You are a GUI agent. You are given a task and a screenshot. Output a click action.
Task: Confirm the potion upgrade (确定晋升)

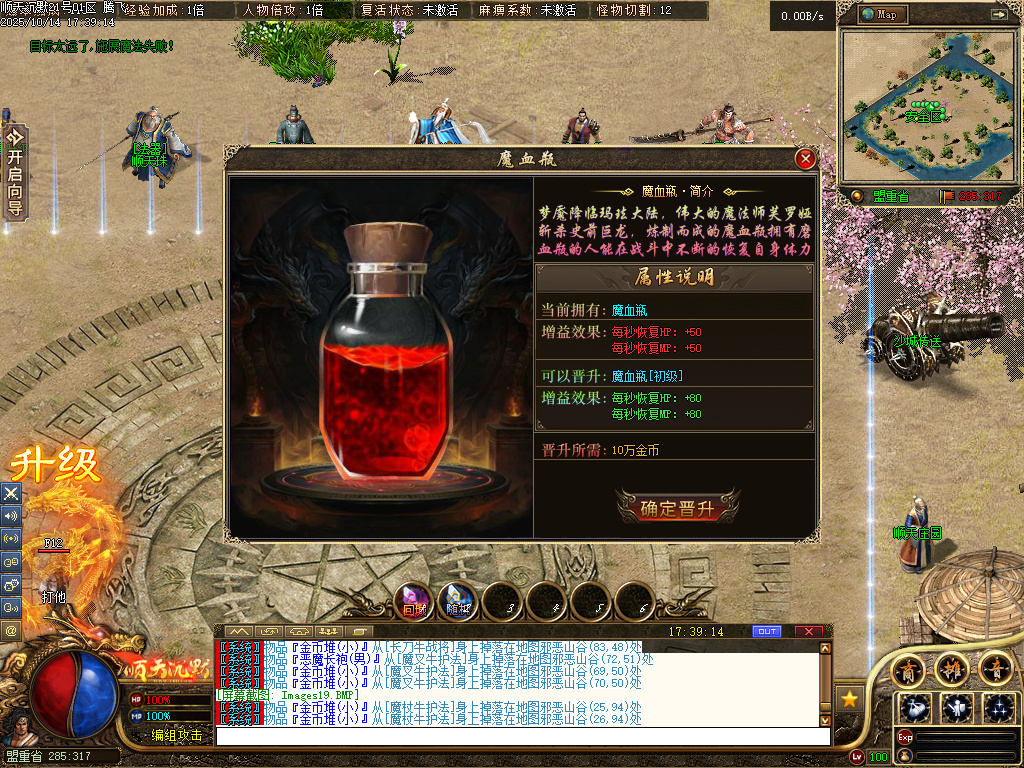(677, 508)
